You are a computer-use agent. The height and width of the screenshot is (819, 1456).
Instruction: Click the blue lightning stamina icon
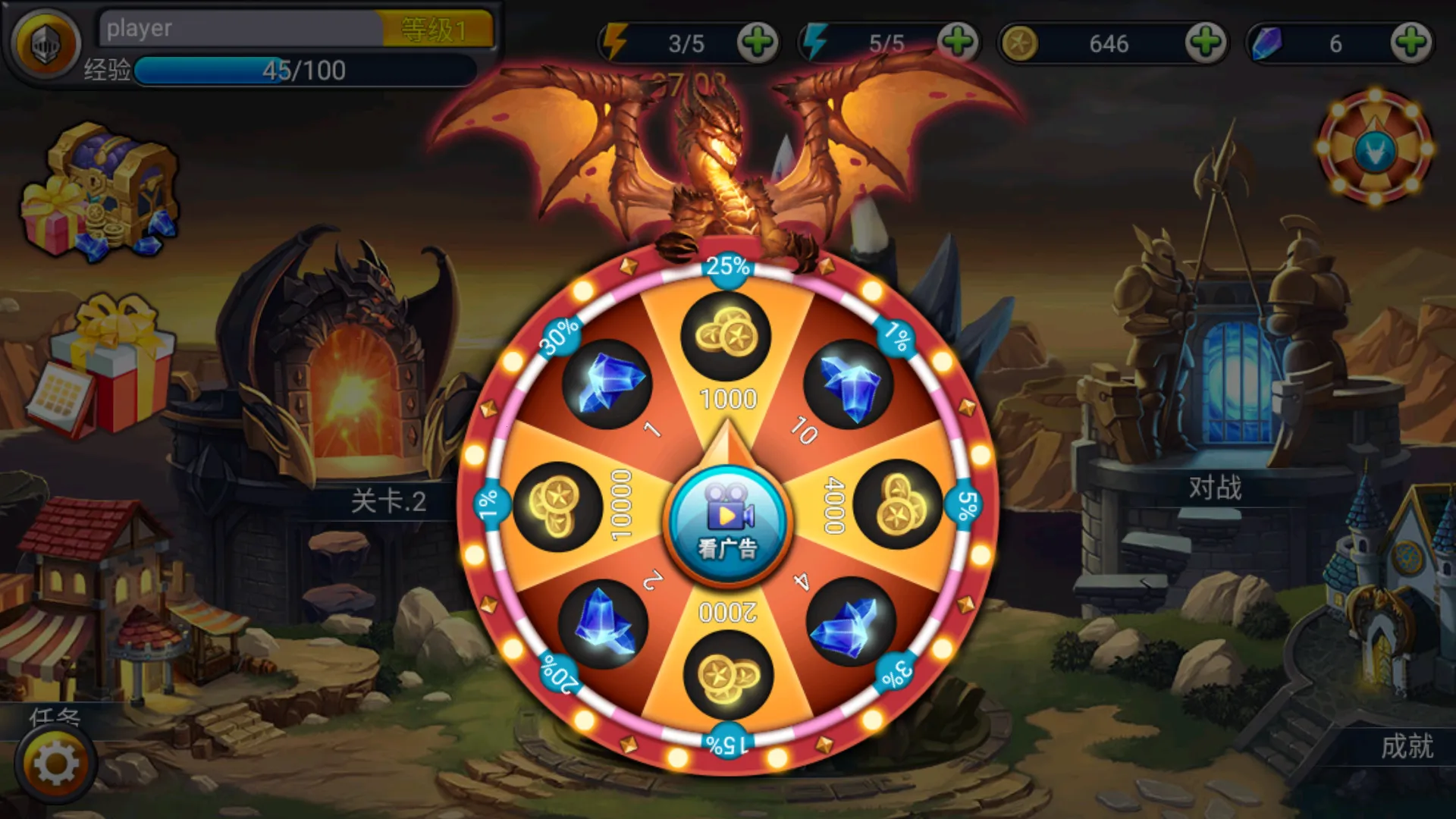click(813, 43)
